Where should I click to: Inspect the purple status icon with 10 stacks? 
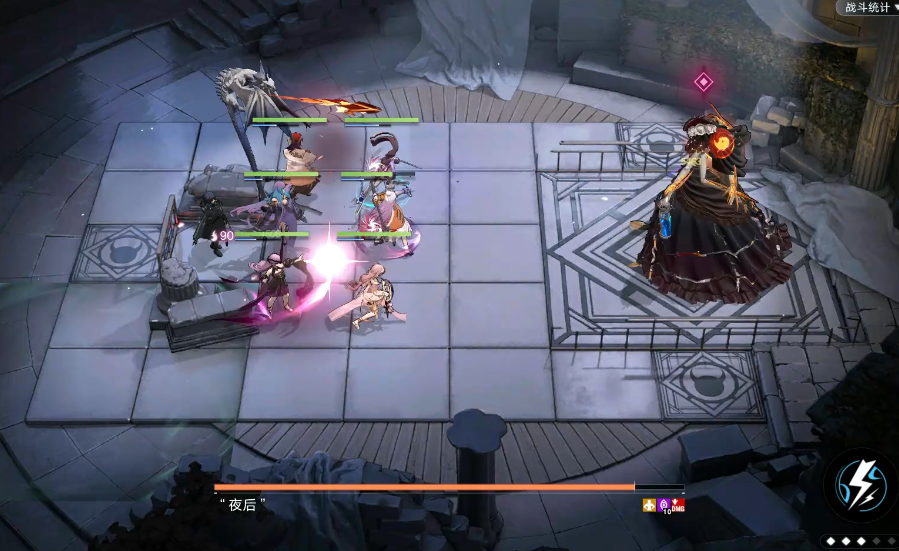coord(664,505)
